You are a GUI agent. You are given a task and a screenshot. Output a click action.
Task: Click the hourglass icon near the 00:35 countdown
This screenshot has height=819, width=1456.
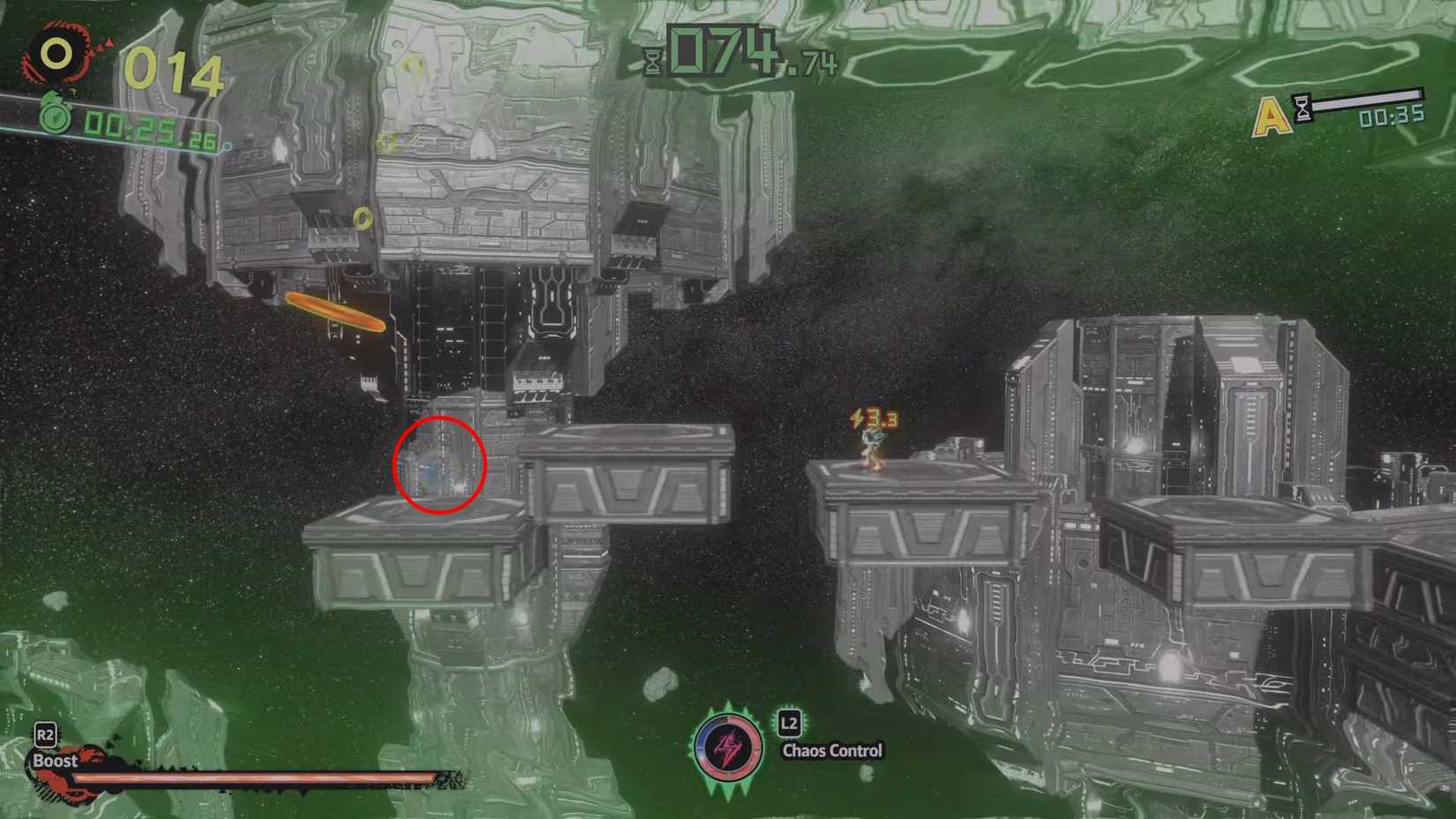pyautogui.click(x=1302, y=107)
